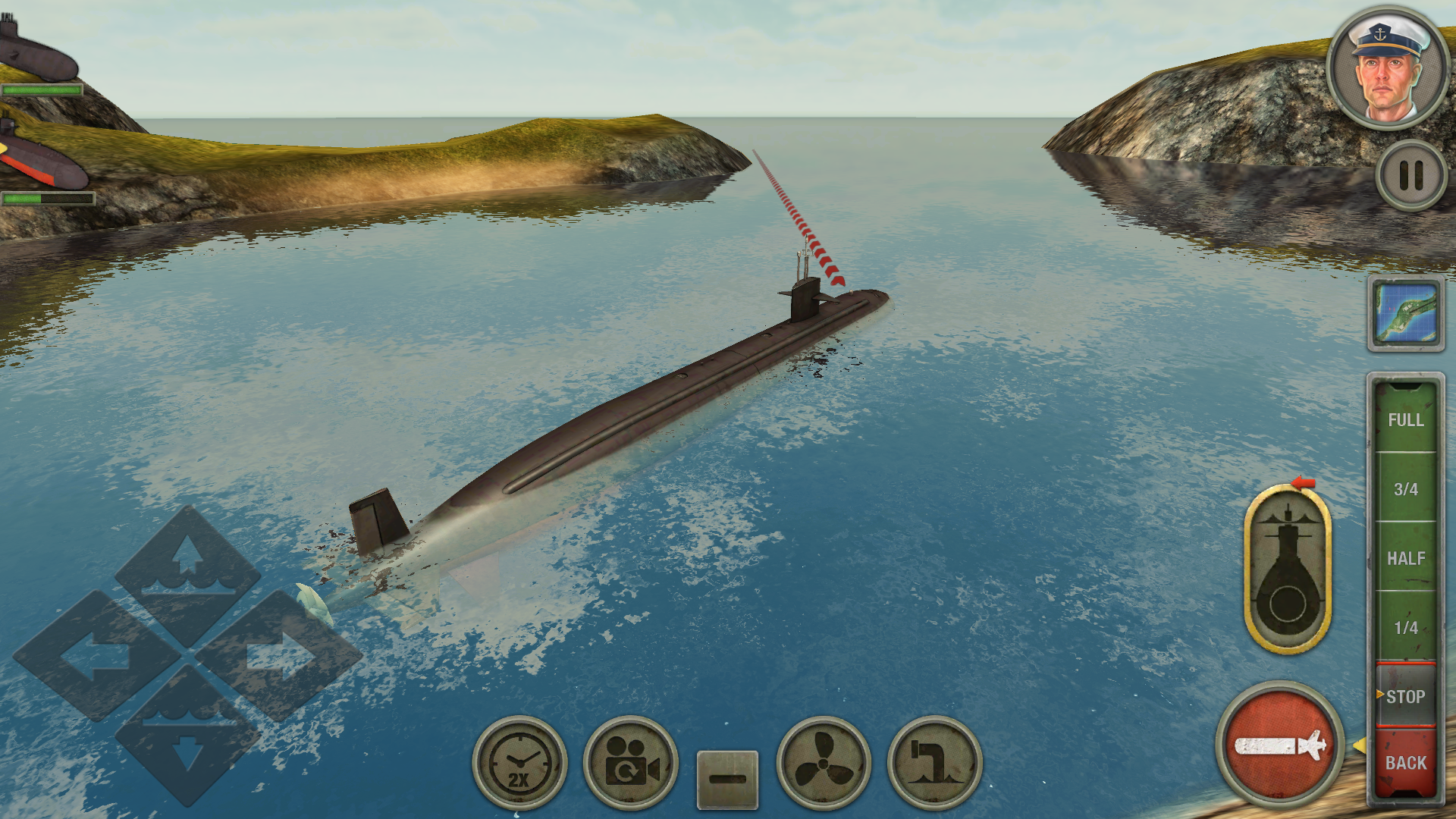Select 1/4 engine speed
The image size is (1456, 819).
click(1407, 627)
